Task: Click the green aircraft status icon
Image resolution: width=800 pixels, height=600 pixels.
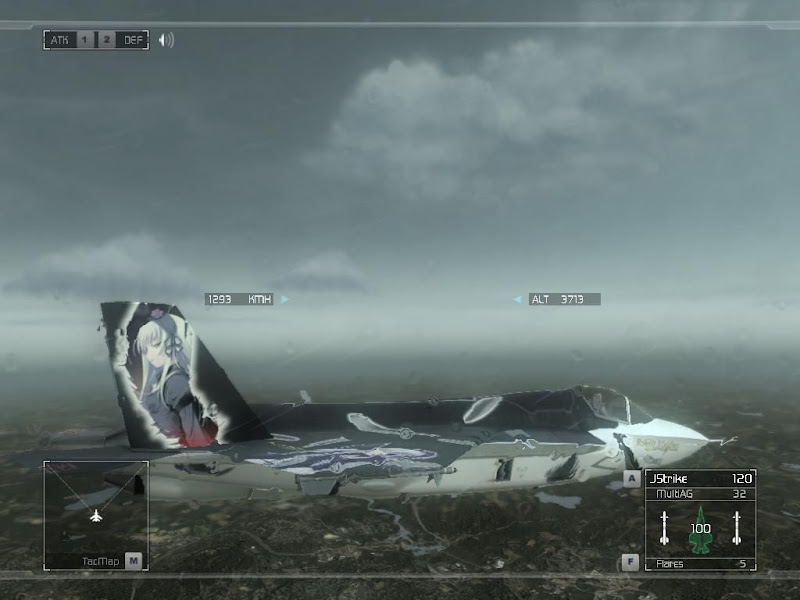Action: pos(700,530)
